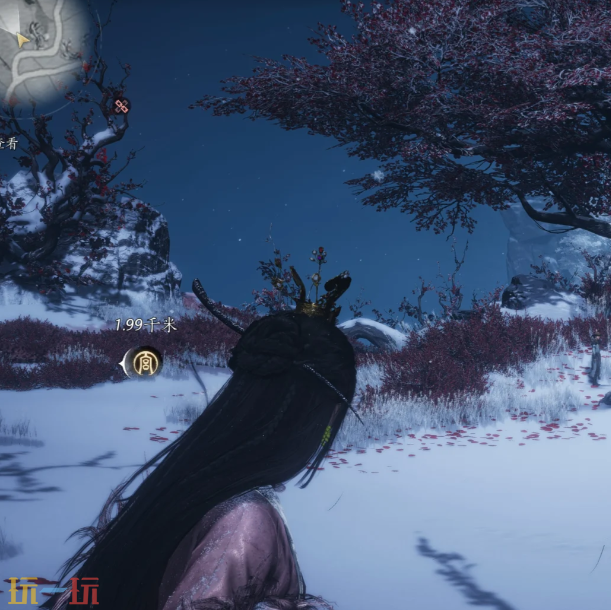Click the red cross marker beside the minimap
Viewport: 611px width, 610px height.
click(x=121, y=106)
